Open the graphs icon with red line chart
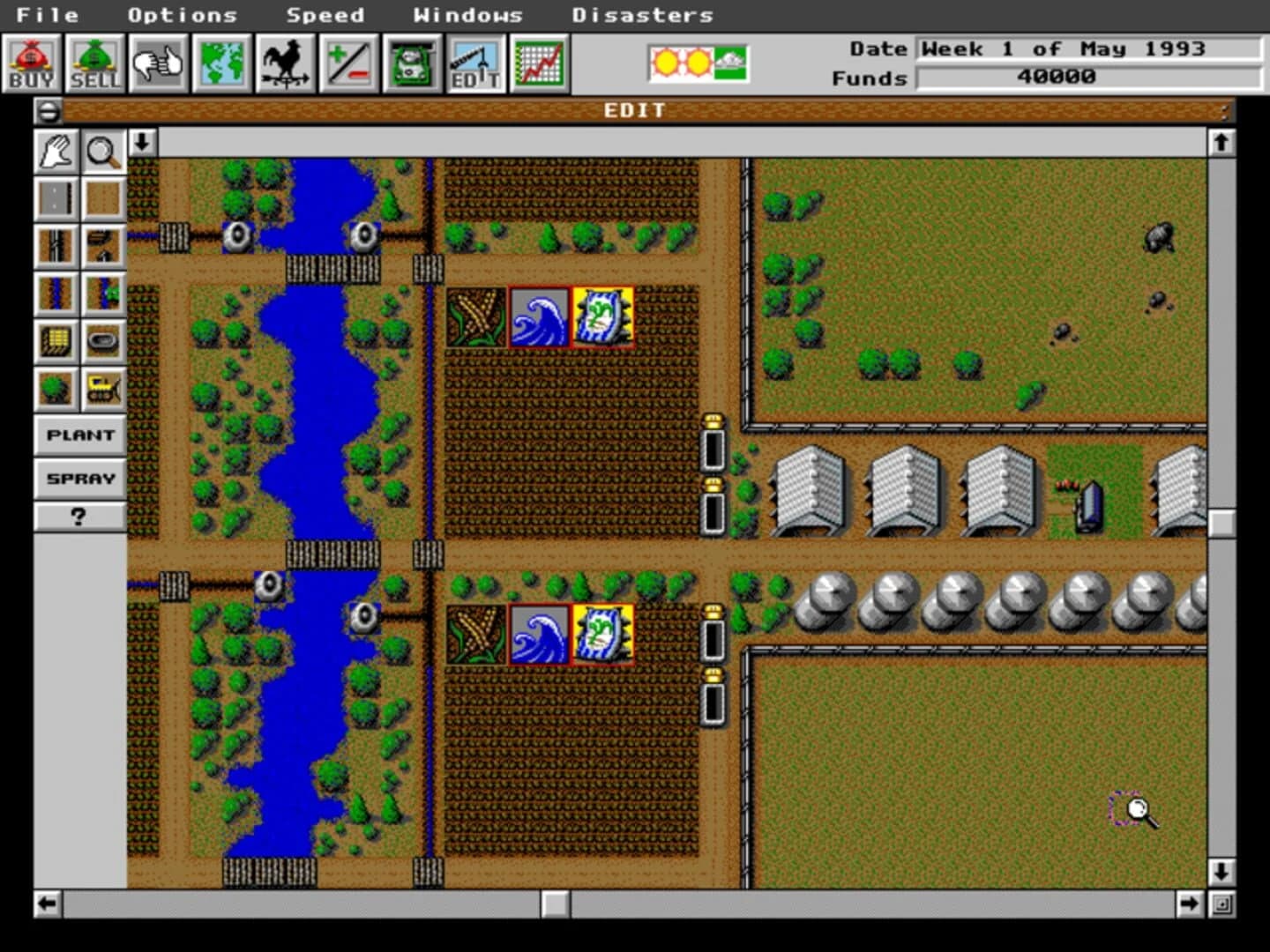The height and width of the screenshot is (952, 1270). (x=539, y=62)
